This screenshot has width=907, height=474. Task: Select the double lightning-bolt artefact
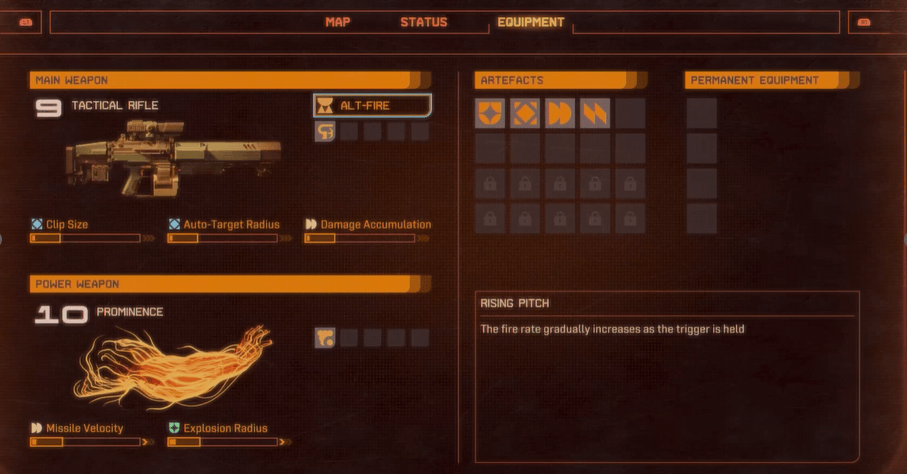(595, 114)
